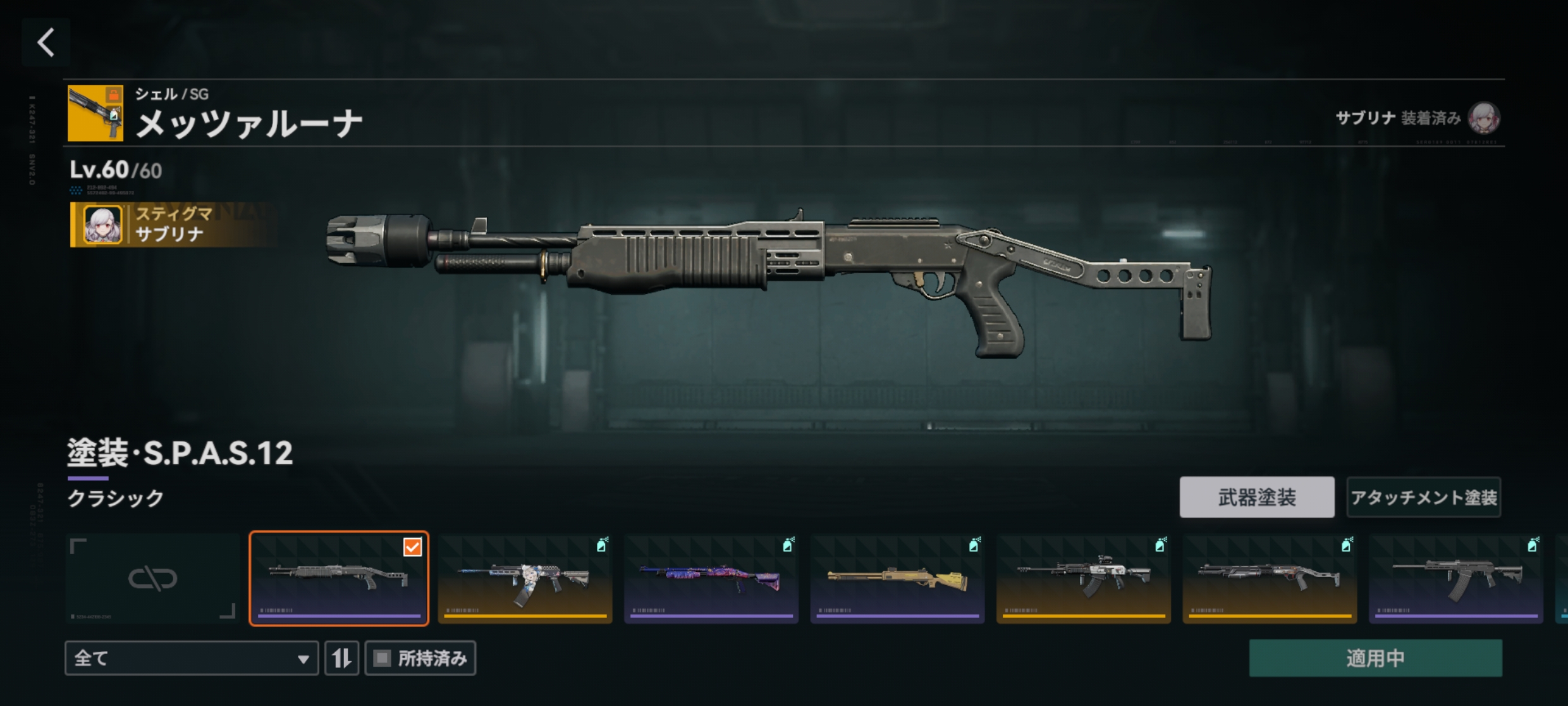The height and width of the screenshot is (706, 1568).
Task: Open the アタッチメント塗装 tab
Action: (x=1423, y=497)
